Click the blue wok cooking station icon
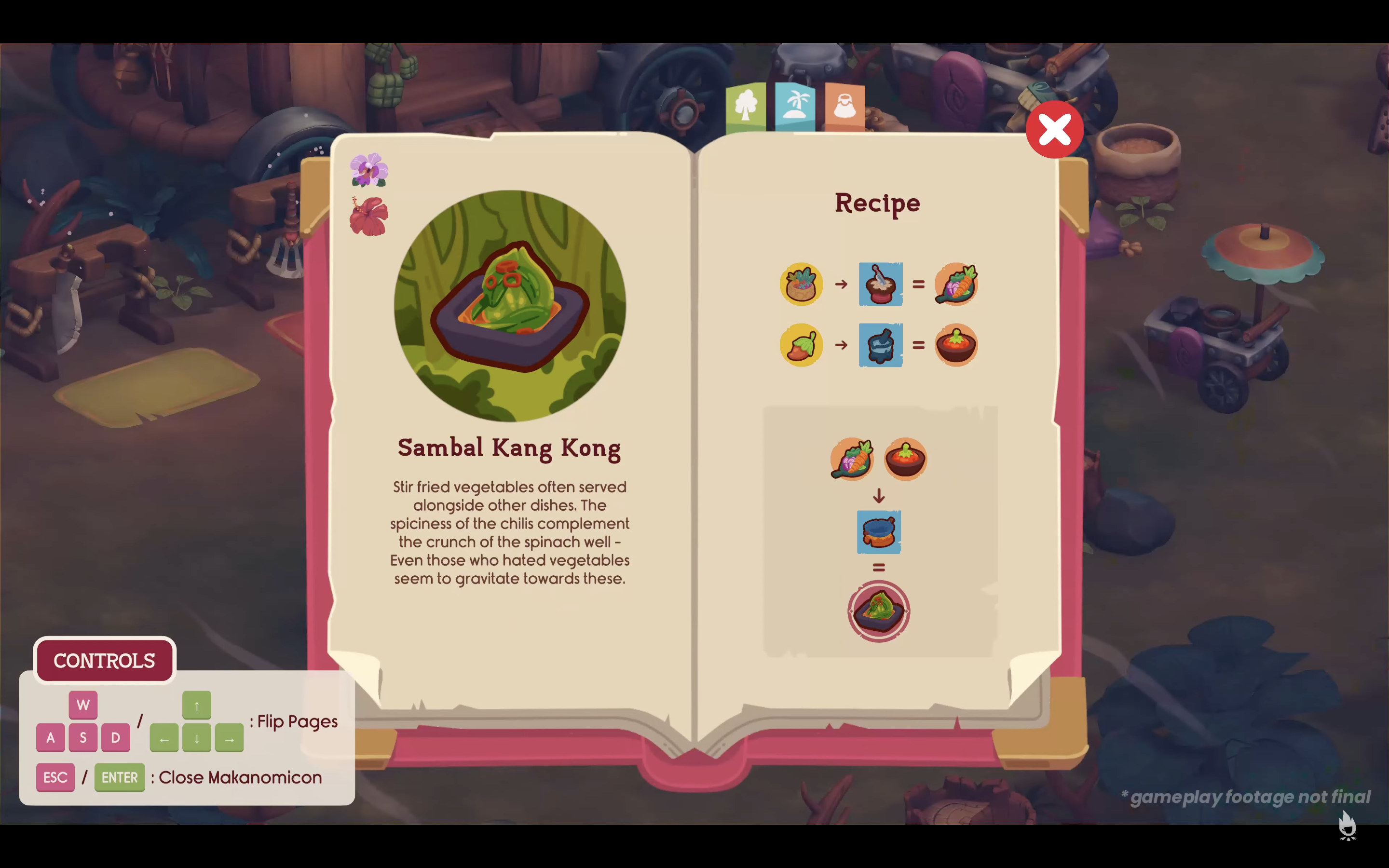Viewport: 1389px width, 868px height. pos(879,532)
